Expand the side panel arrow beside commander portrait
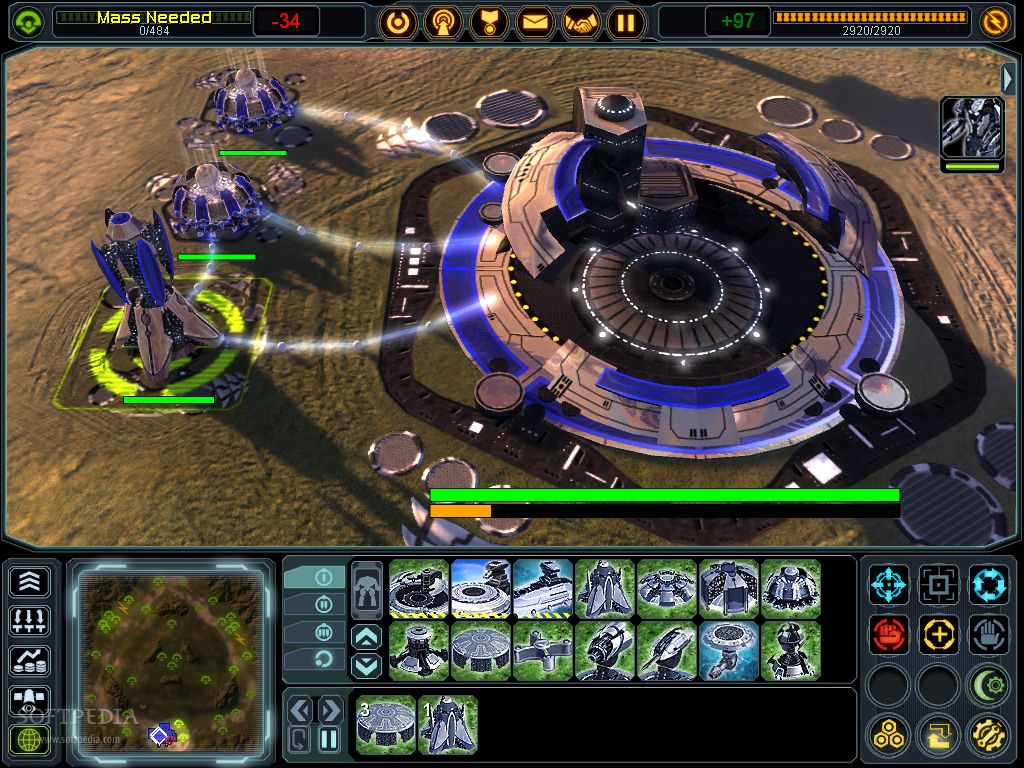This screenshot has height=768, width=1024. 1008,79
